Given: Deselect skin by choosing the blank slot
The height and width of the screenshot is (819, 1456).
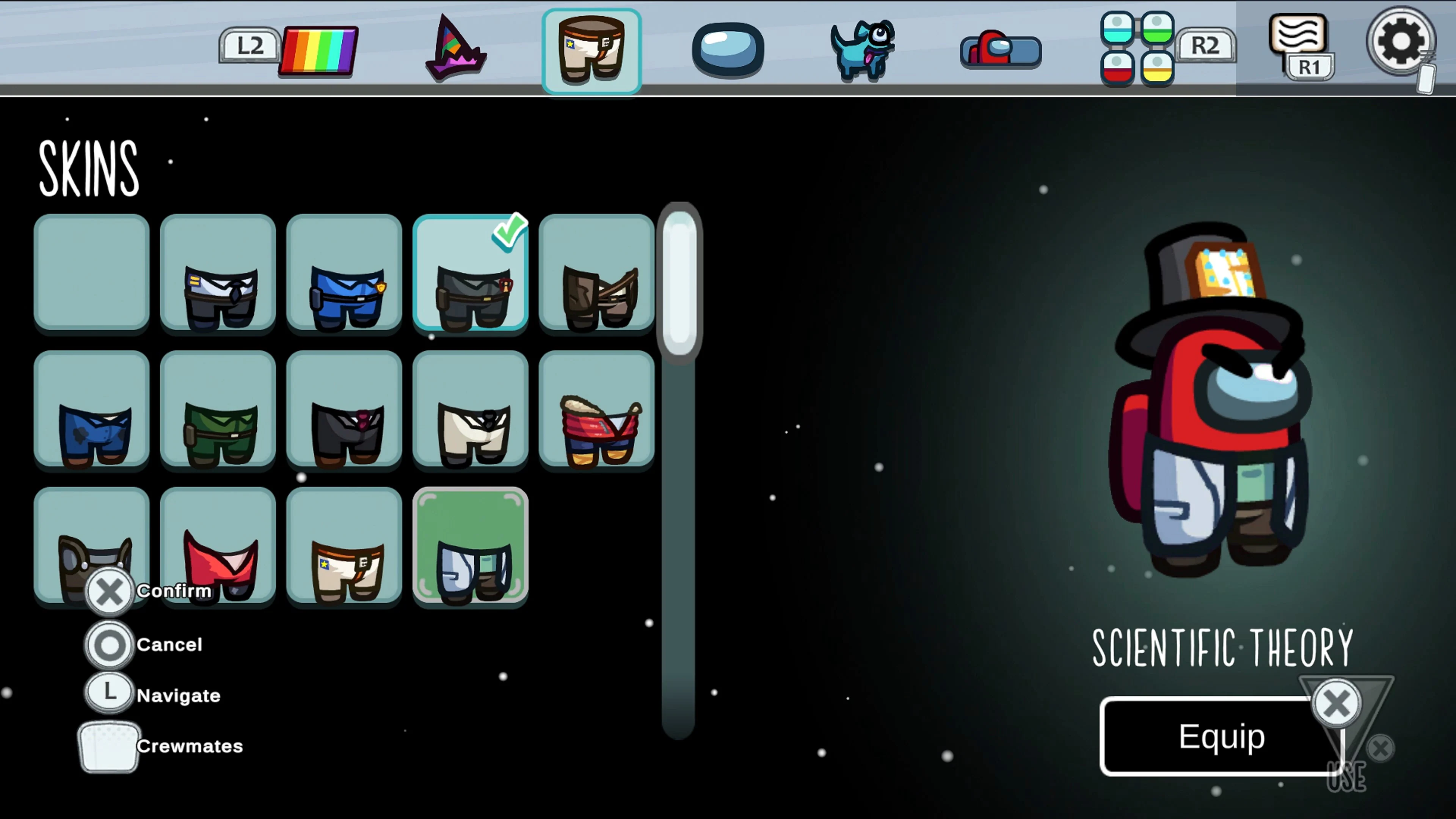Looking at the screenshot, I should 91,275.
